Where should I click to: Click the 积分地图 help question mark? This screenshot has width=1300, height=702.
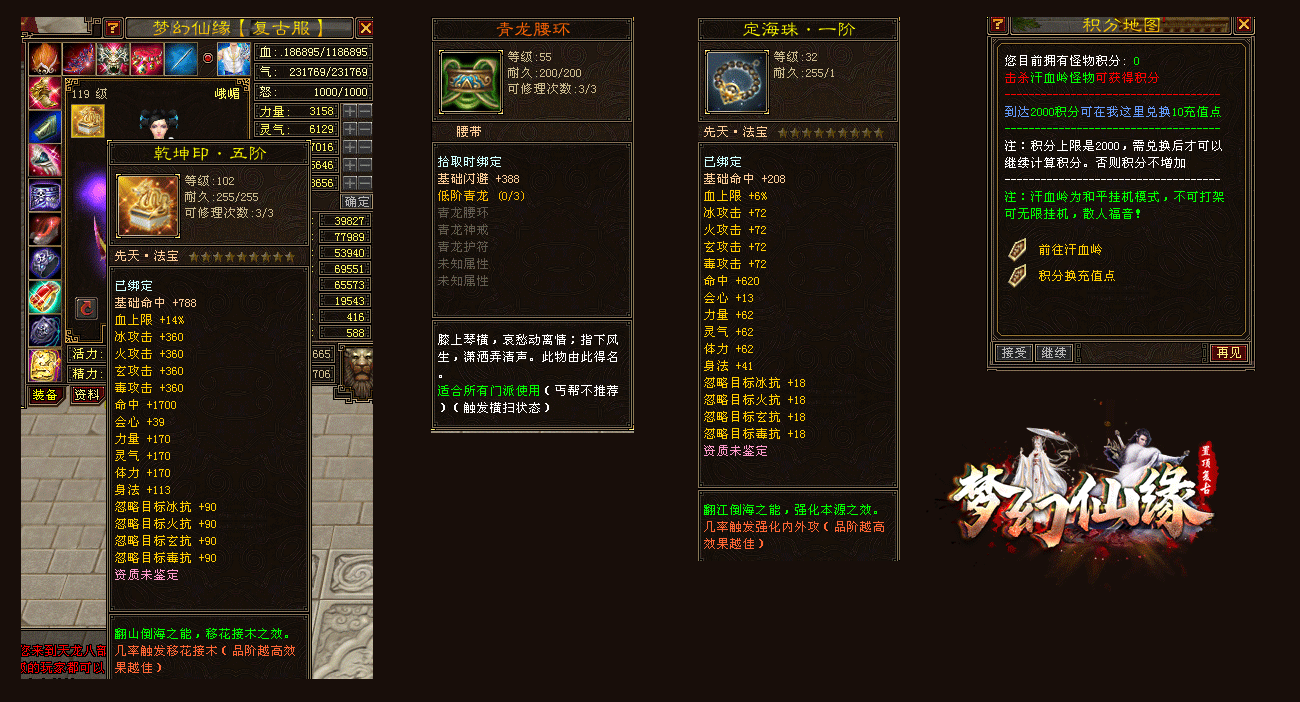[997, 25]
